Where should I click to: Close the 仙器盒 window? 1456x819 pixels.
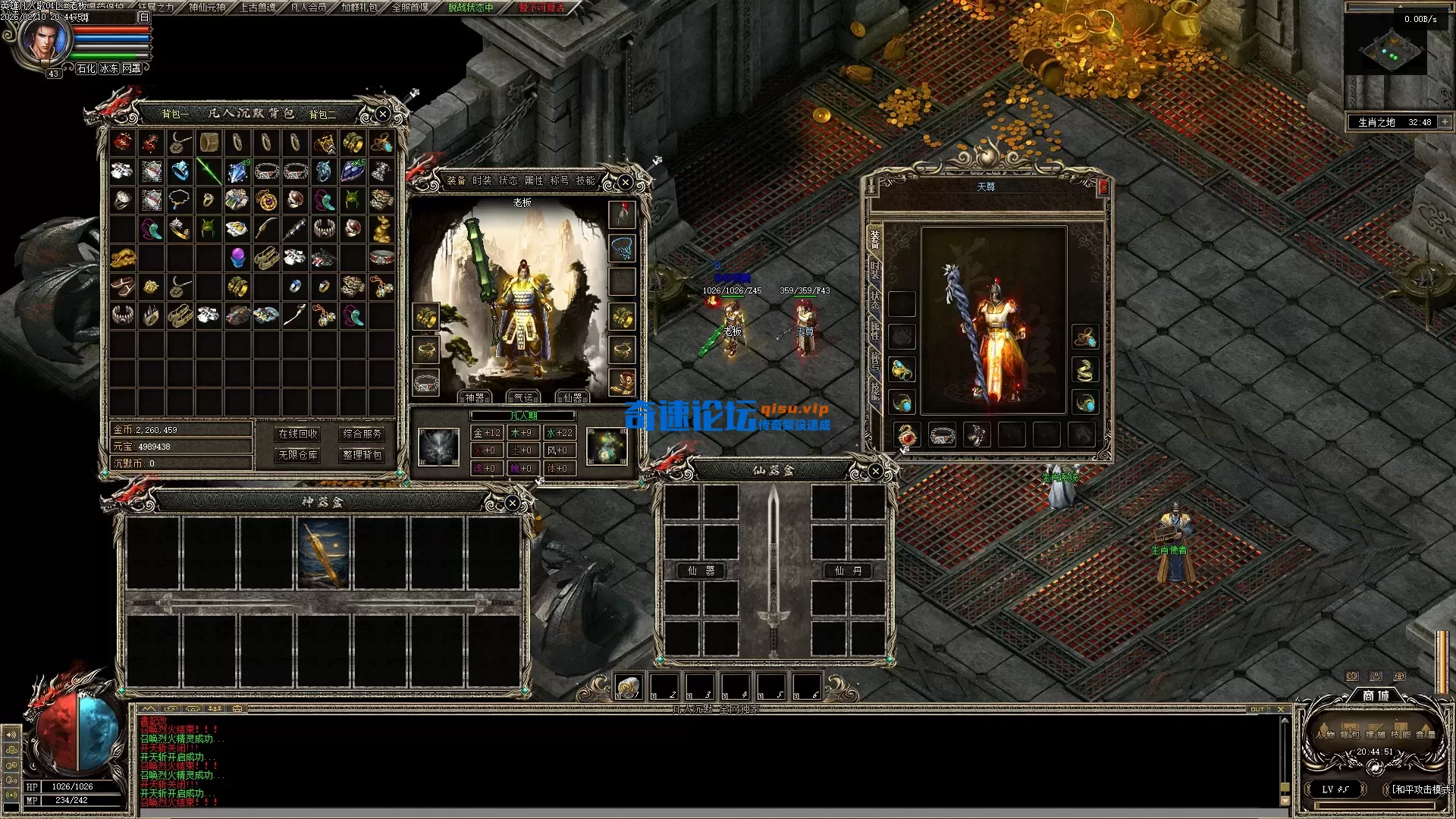875,471
